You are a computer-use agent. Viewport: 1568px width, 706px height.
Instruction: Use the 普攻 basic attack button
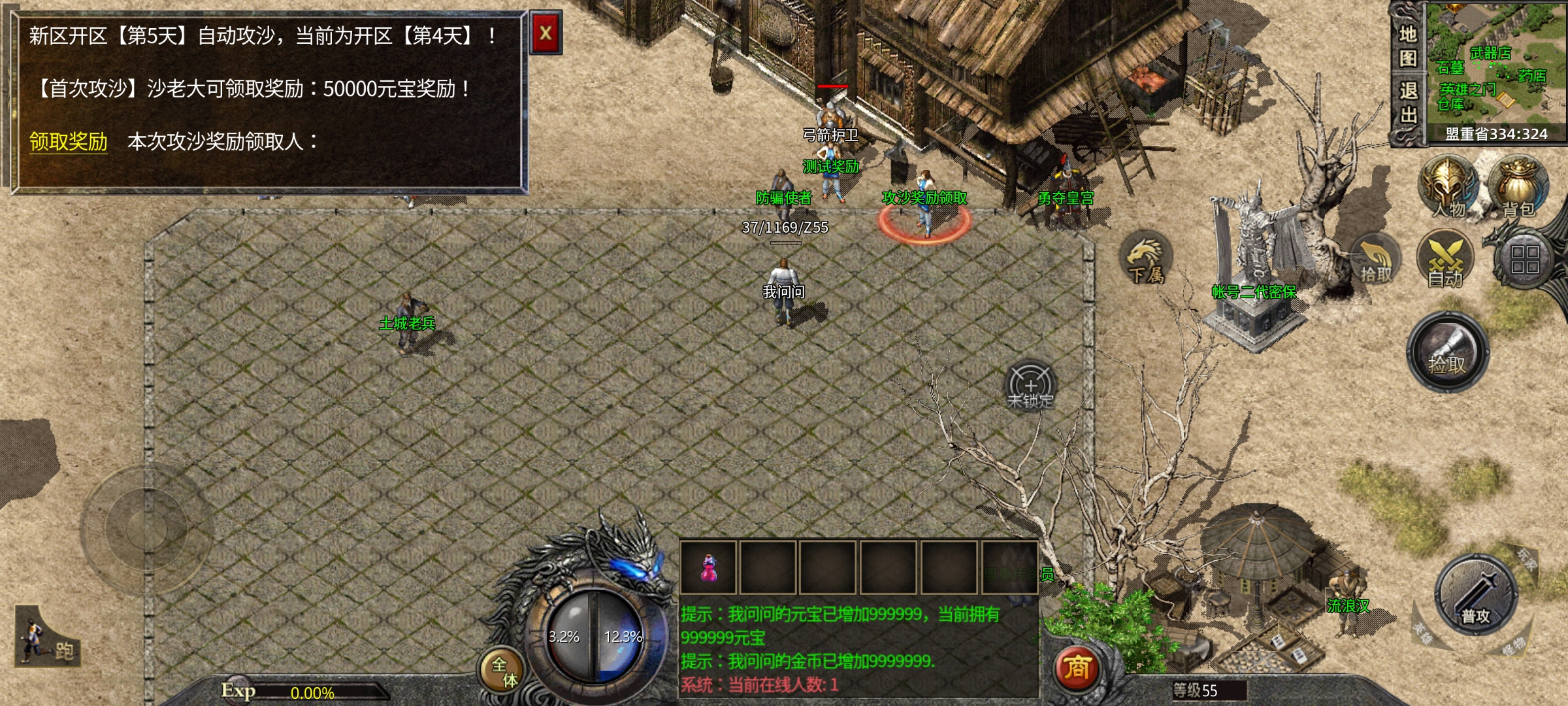[1476, 595]
